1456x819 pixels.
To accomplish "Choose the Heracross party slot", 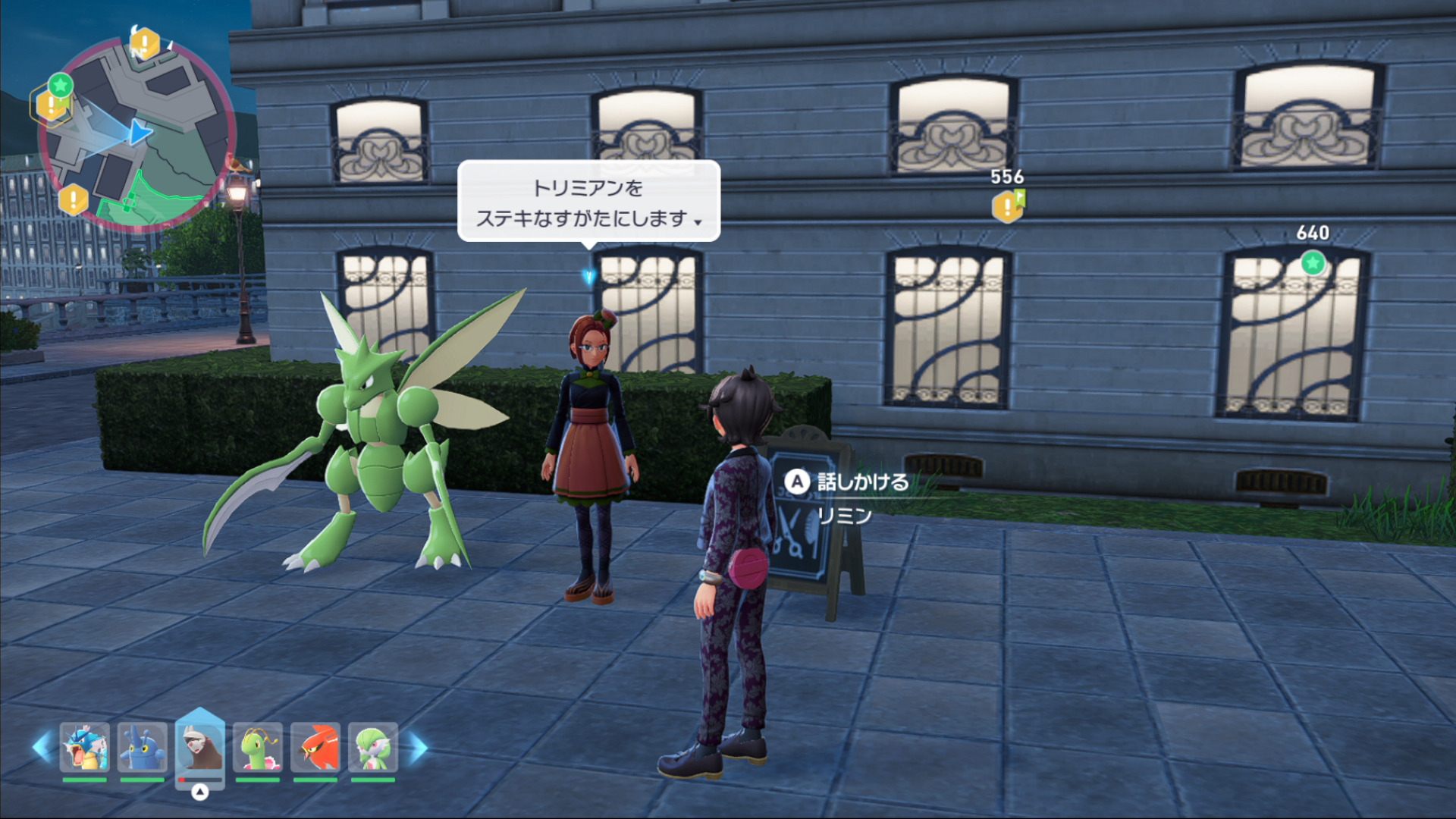I will click(x=142, y=747).
